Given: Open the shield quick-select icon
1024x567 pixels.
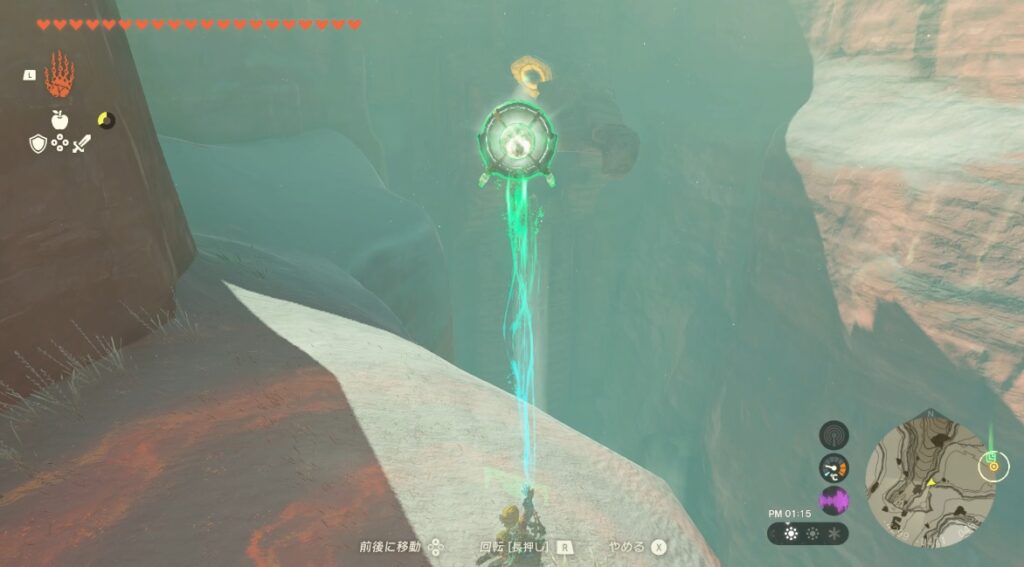Looking at the screenshot, I should [37, 143].
